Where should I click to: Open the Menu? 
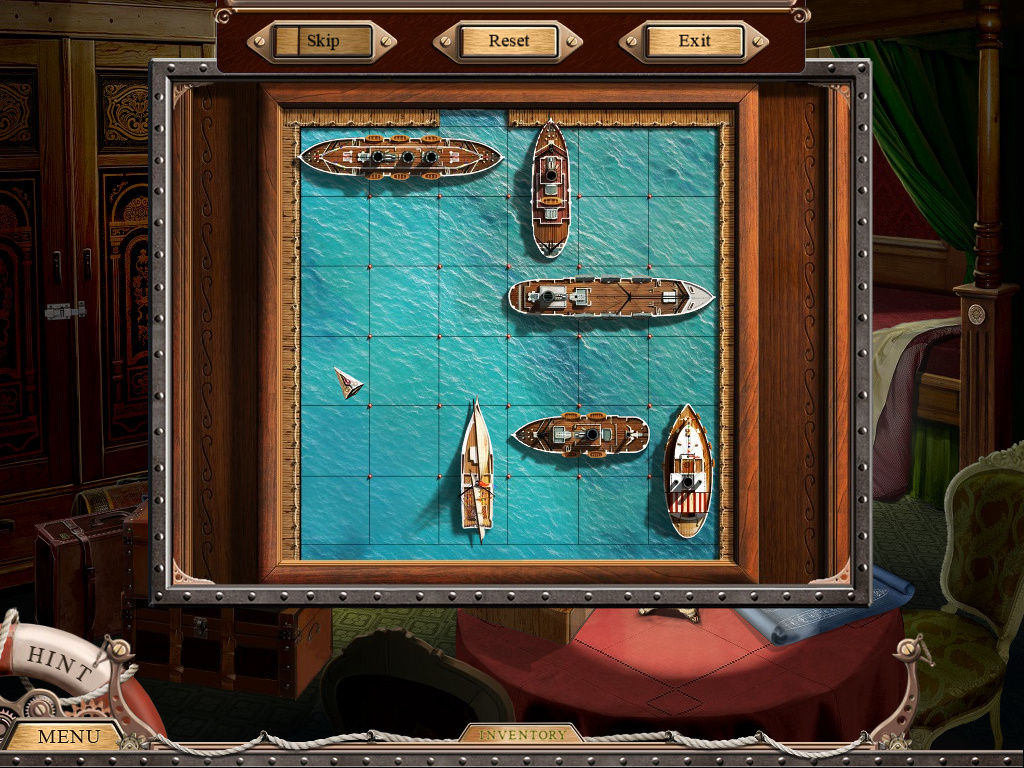68,737
